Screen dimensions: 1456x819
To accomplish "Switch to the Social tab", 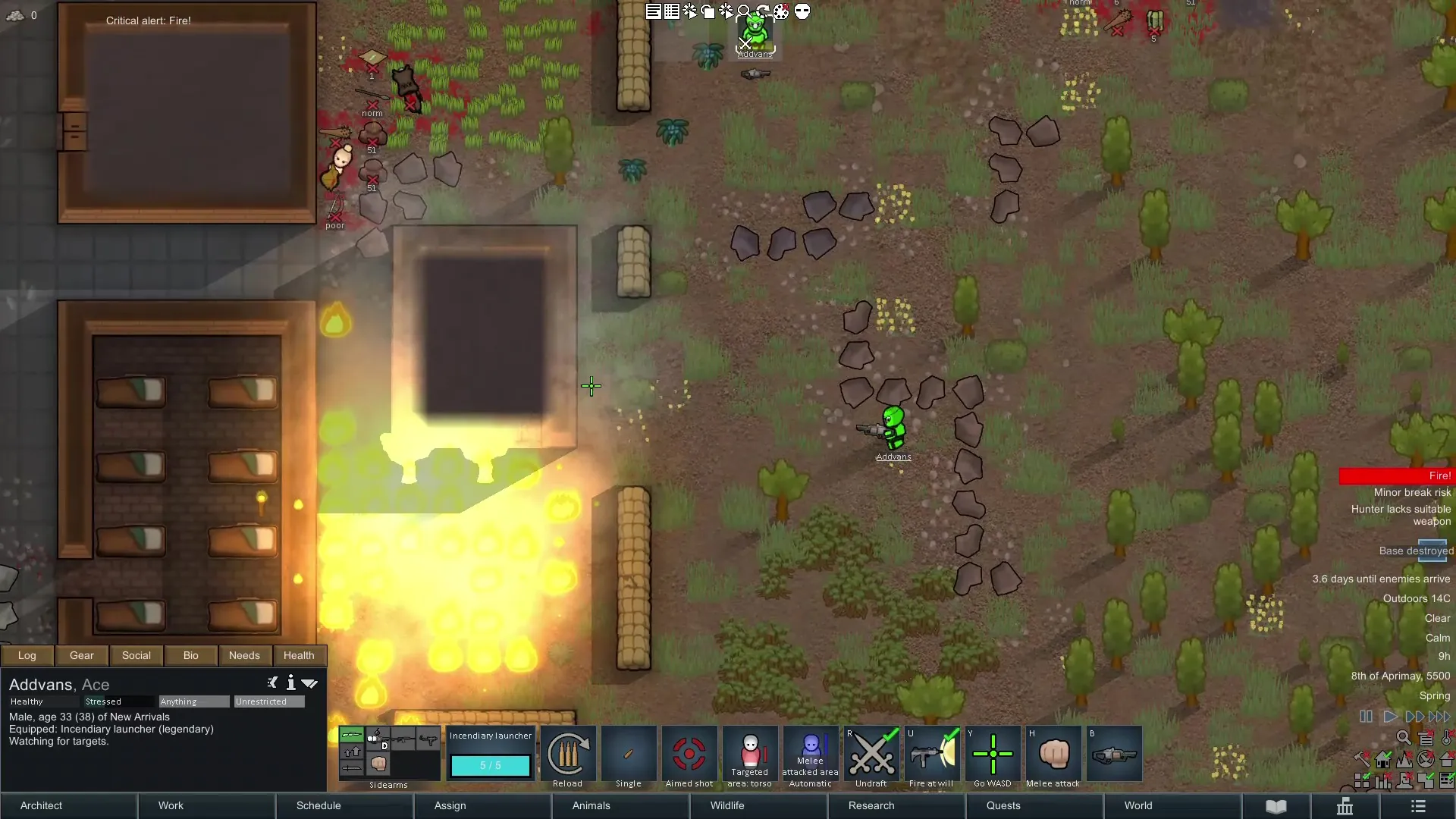I will (136, 655).
